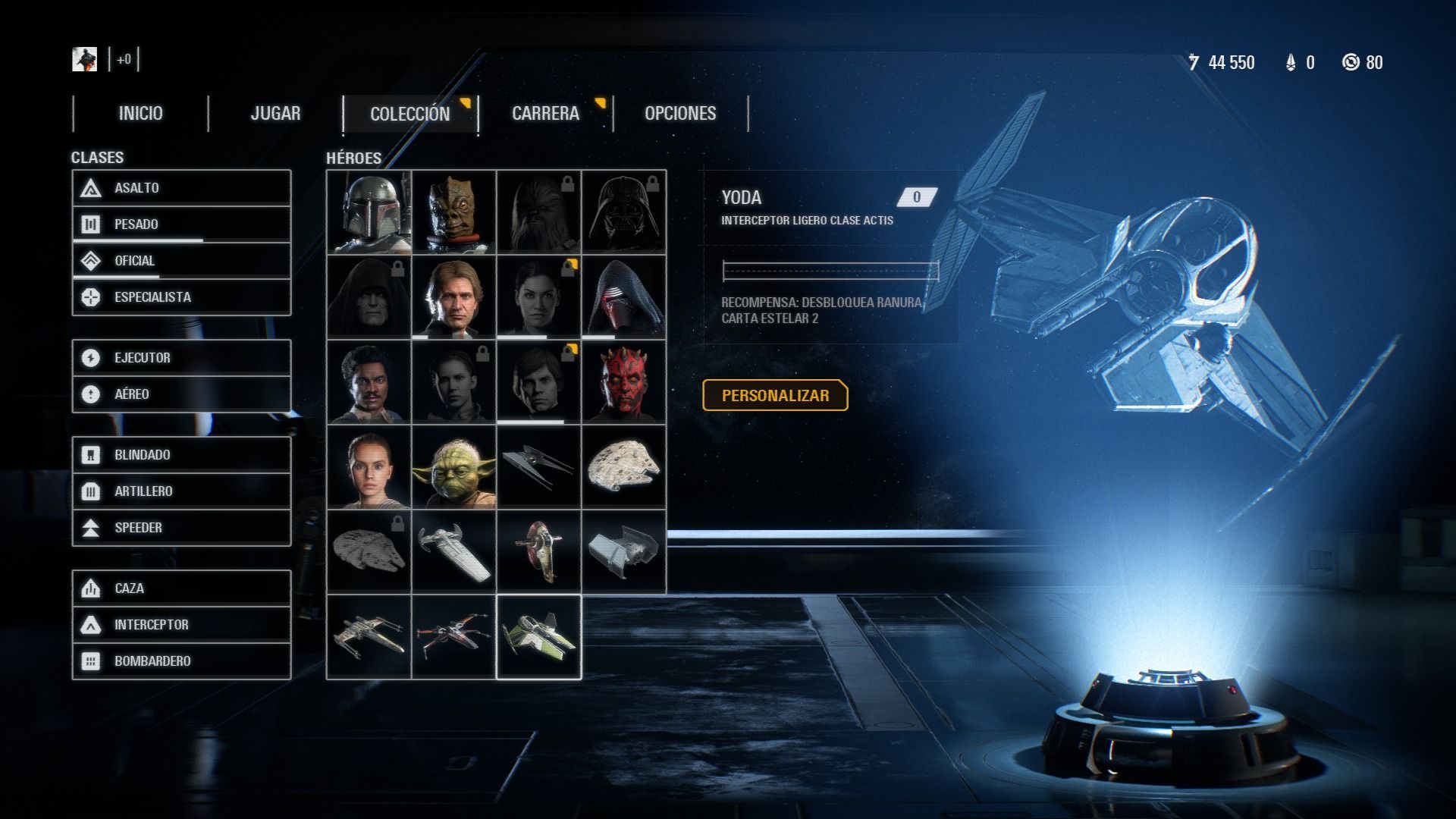Open the Opciones tab

pyautogui.click(x=680, y=114)
